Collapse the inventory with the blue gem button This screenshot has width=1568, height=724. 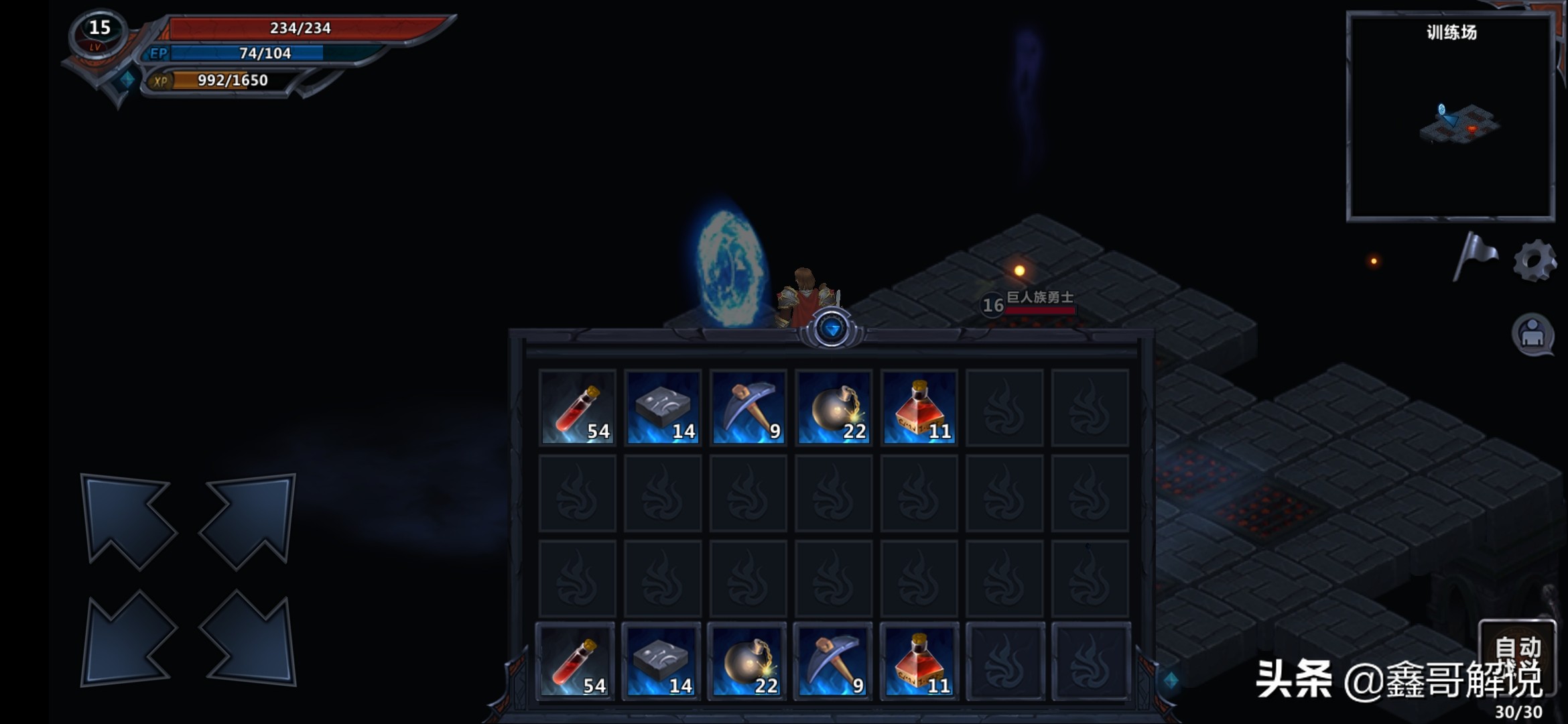pos(832,329)
